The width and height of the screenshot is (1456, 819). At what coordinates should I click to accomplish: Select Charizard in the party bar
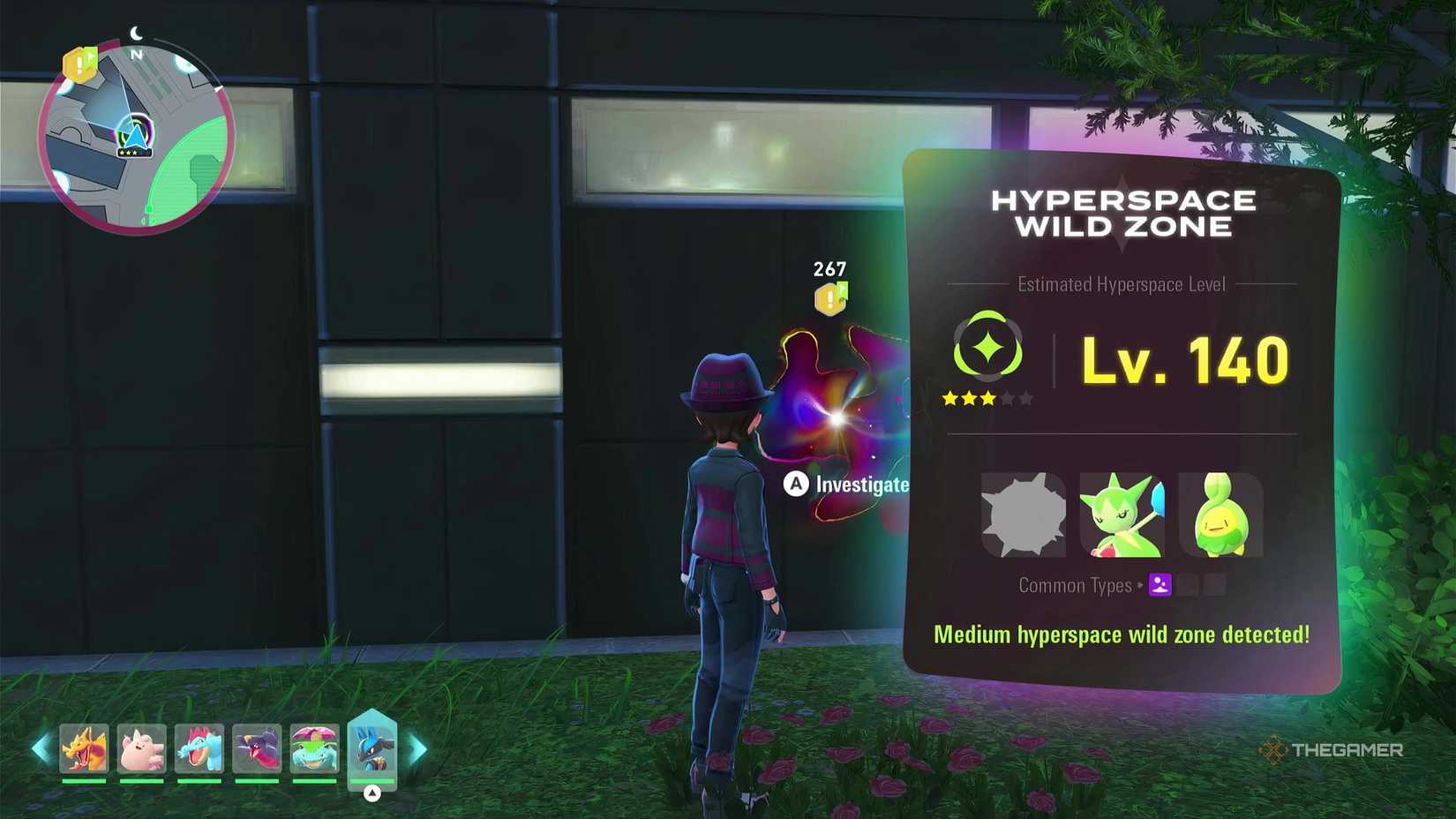[x=84, y=749]
